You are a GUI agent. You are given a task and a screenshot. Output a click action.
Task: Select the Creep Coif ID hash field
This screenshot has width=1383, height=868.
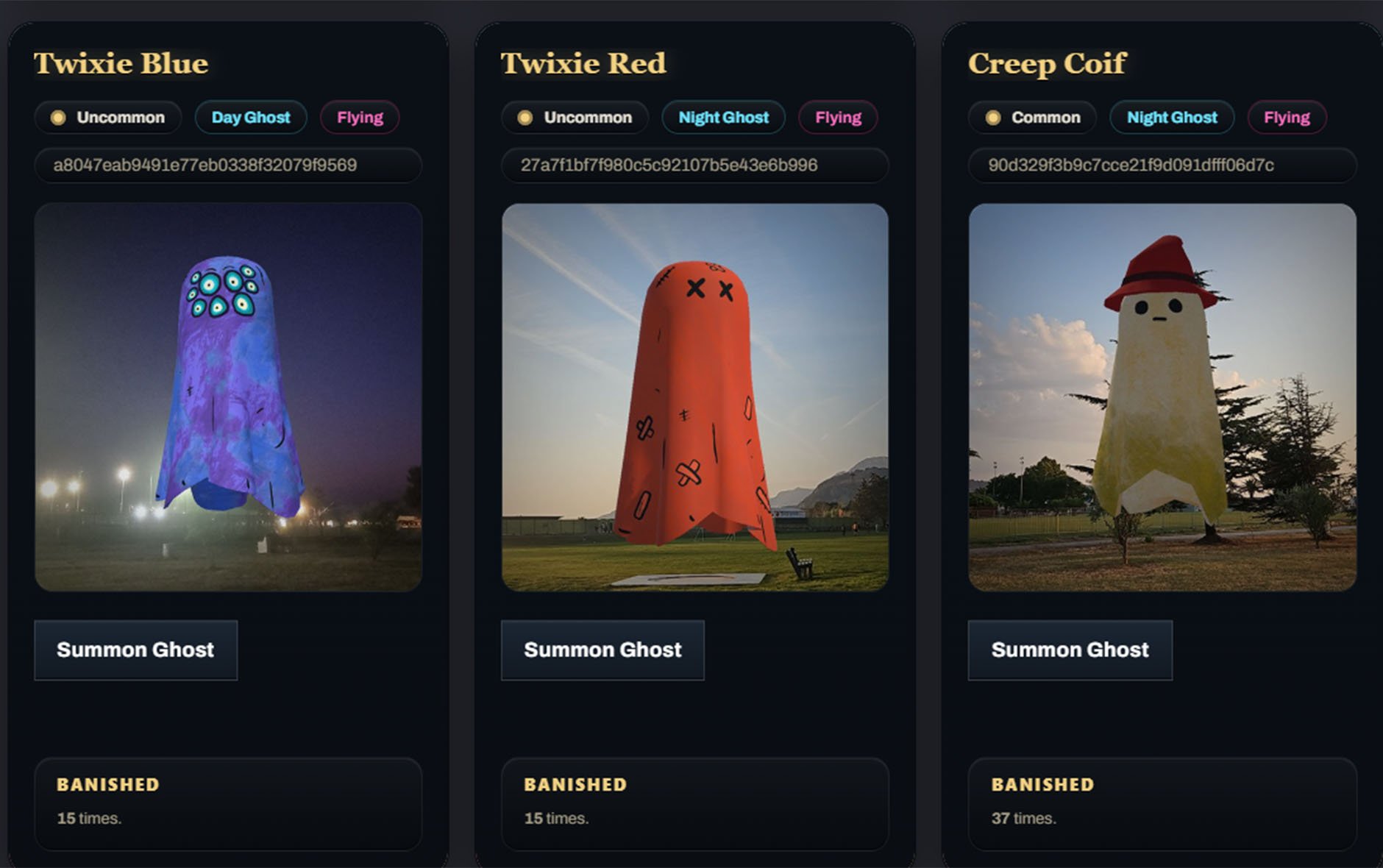coord(1162,165)
